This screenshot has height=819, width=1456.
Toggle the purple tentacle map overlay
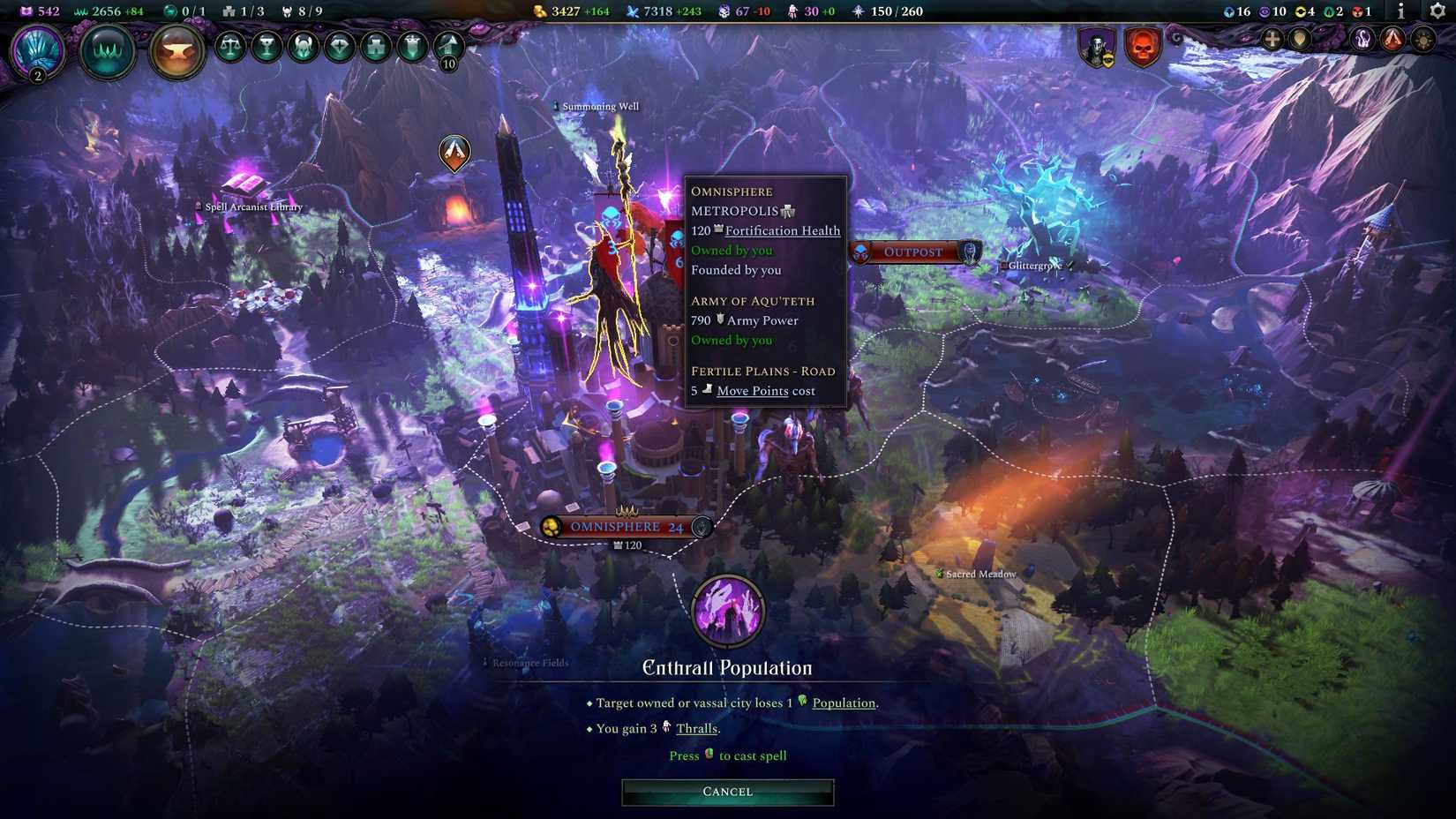[x=1362, y=40]
